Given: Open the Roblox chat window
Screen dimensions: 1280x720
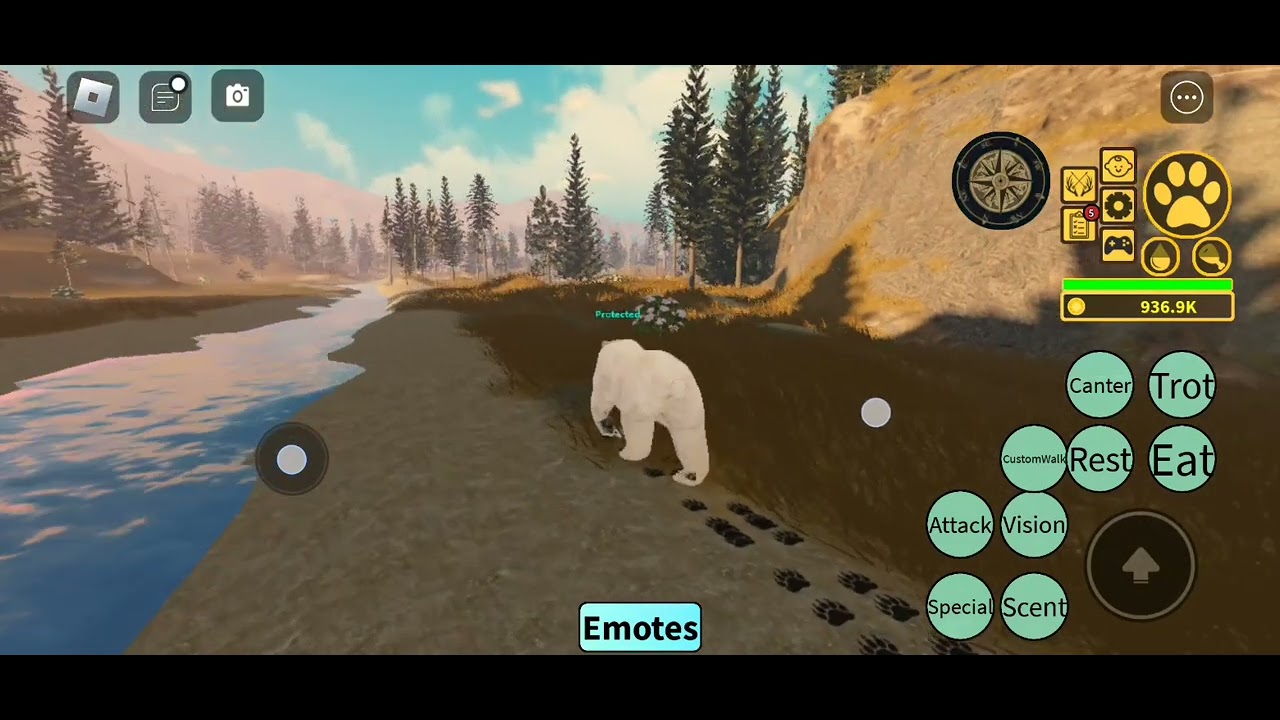Looking at the screenshot, I should (165, 96).
